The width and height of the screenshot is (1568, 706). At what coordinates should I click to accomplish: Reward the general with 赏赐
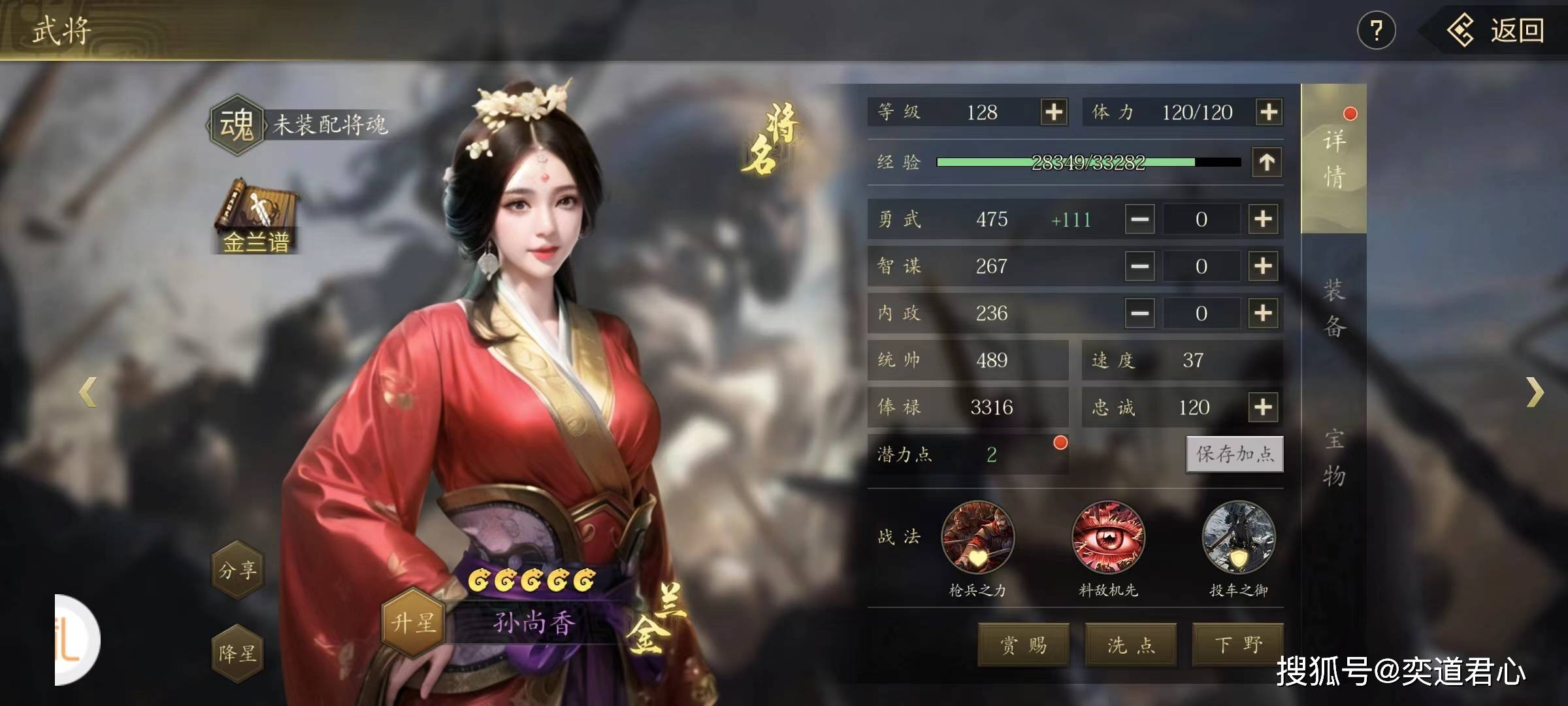pyautogui.click(x=1023, y=645)
